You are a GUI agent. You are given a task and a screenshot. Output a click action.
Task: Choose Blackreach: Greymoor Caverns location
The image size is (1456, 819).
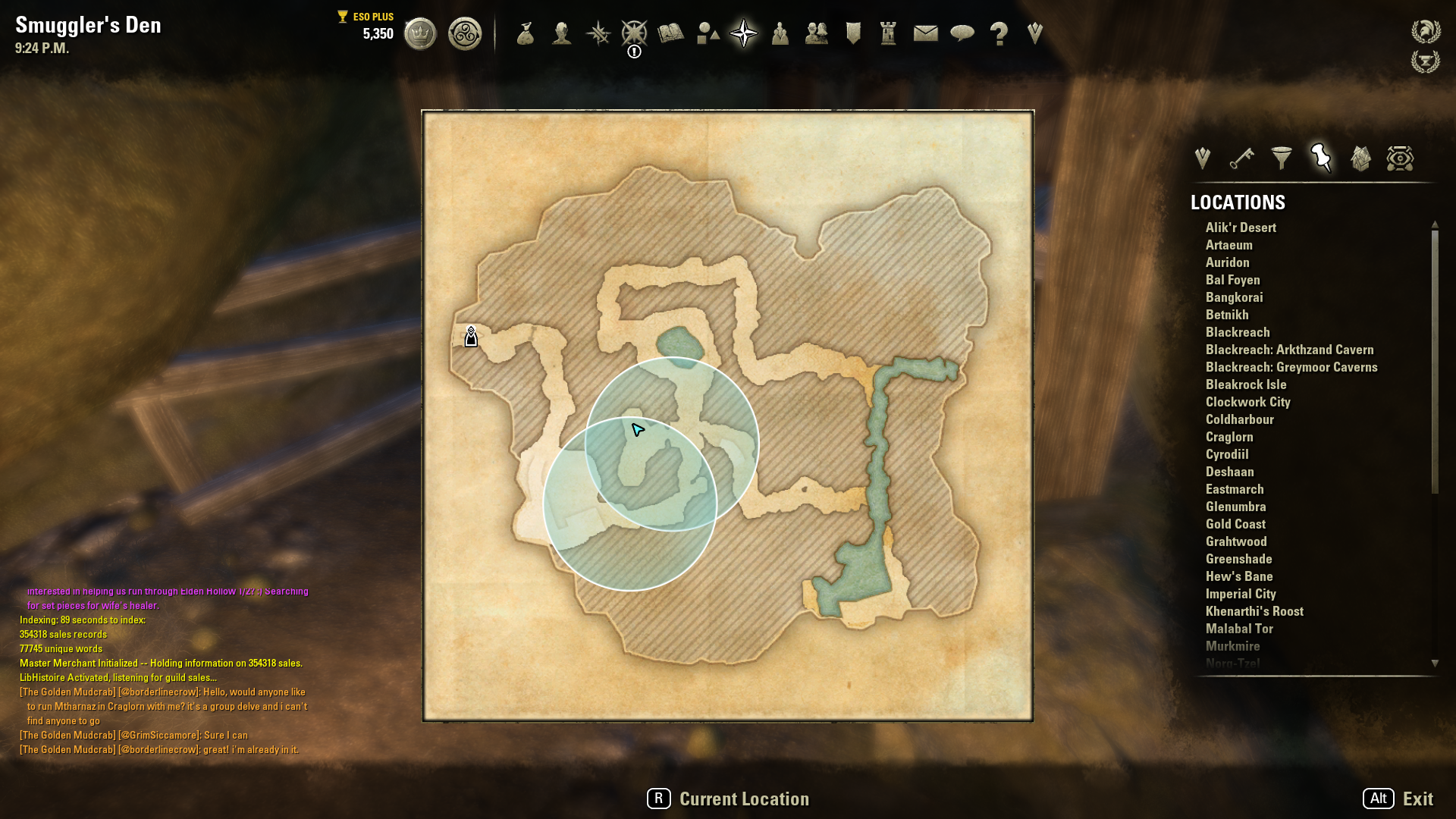pyautogui.click(x=1291, y=367)
